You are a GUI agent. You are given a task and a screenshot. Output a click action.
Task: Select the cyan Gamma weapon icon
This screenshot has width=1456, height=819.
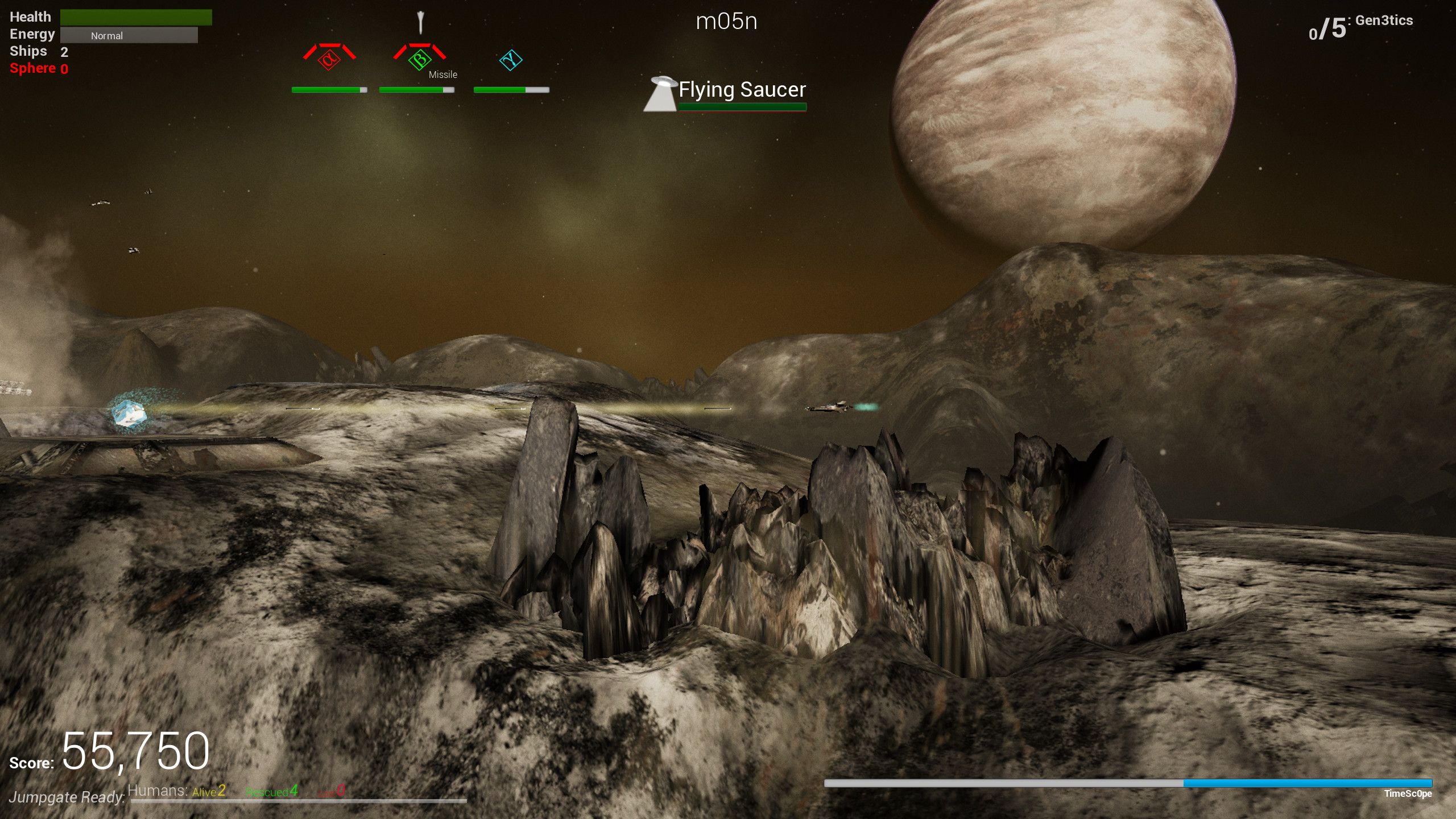(x=510, y=59)
